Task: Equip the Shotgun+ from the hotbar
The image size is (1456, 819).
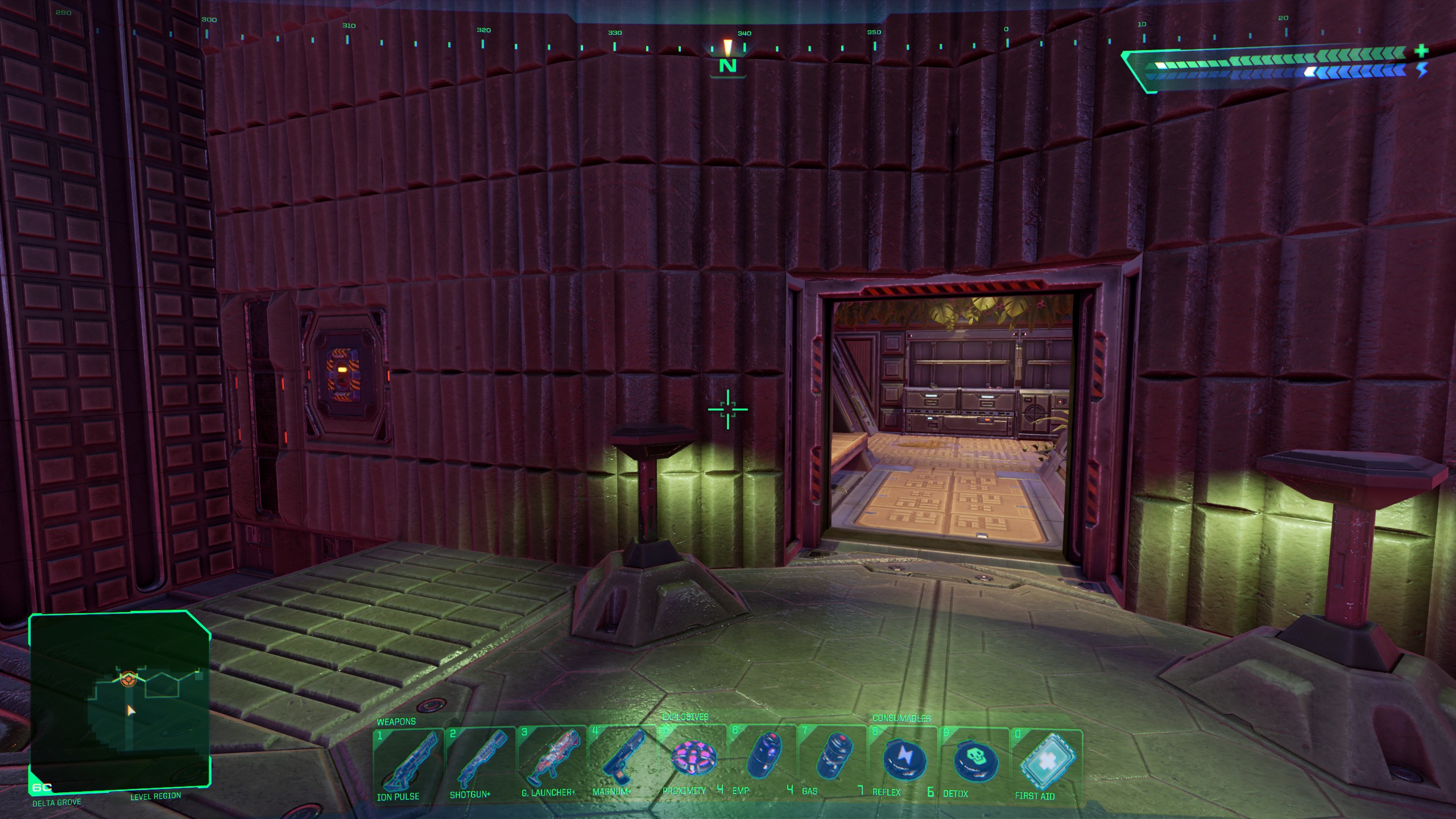Action: [479, 761]
